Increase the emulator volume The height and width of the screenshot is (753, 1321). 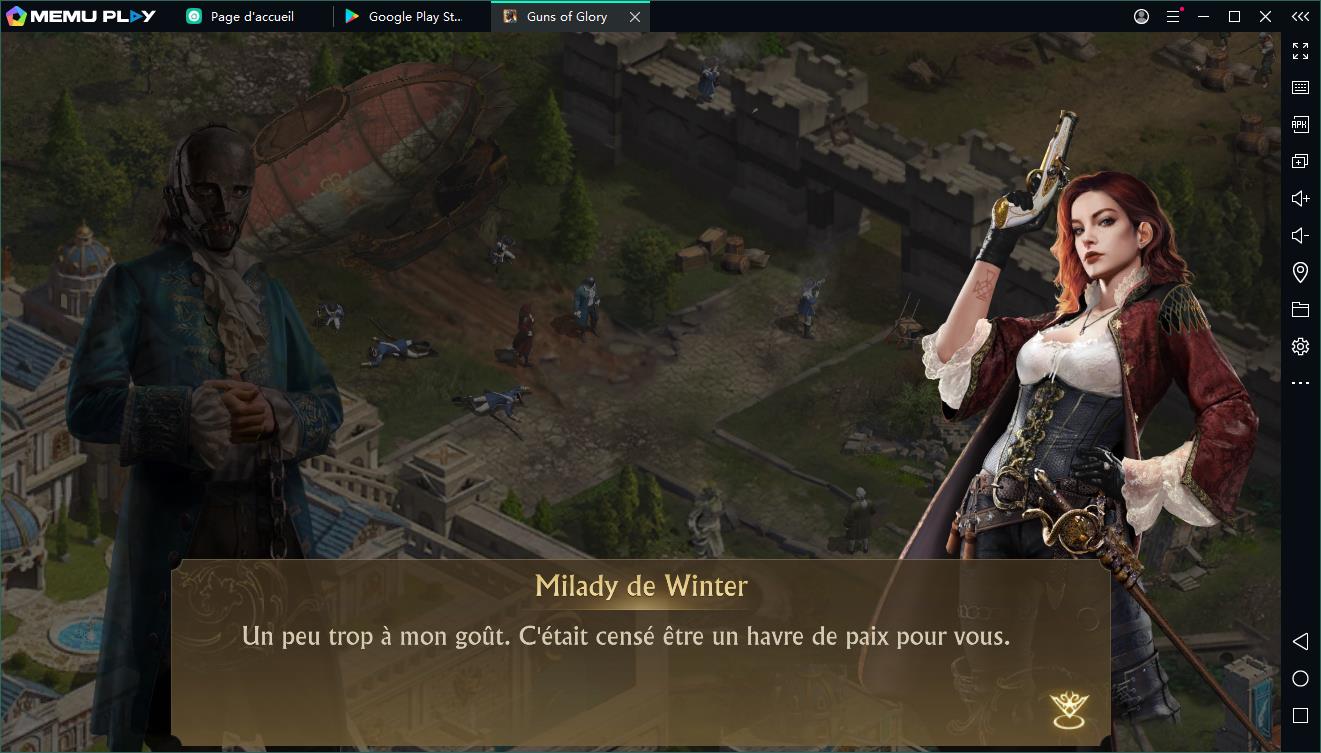coord(1300,199)
